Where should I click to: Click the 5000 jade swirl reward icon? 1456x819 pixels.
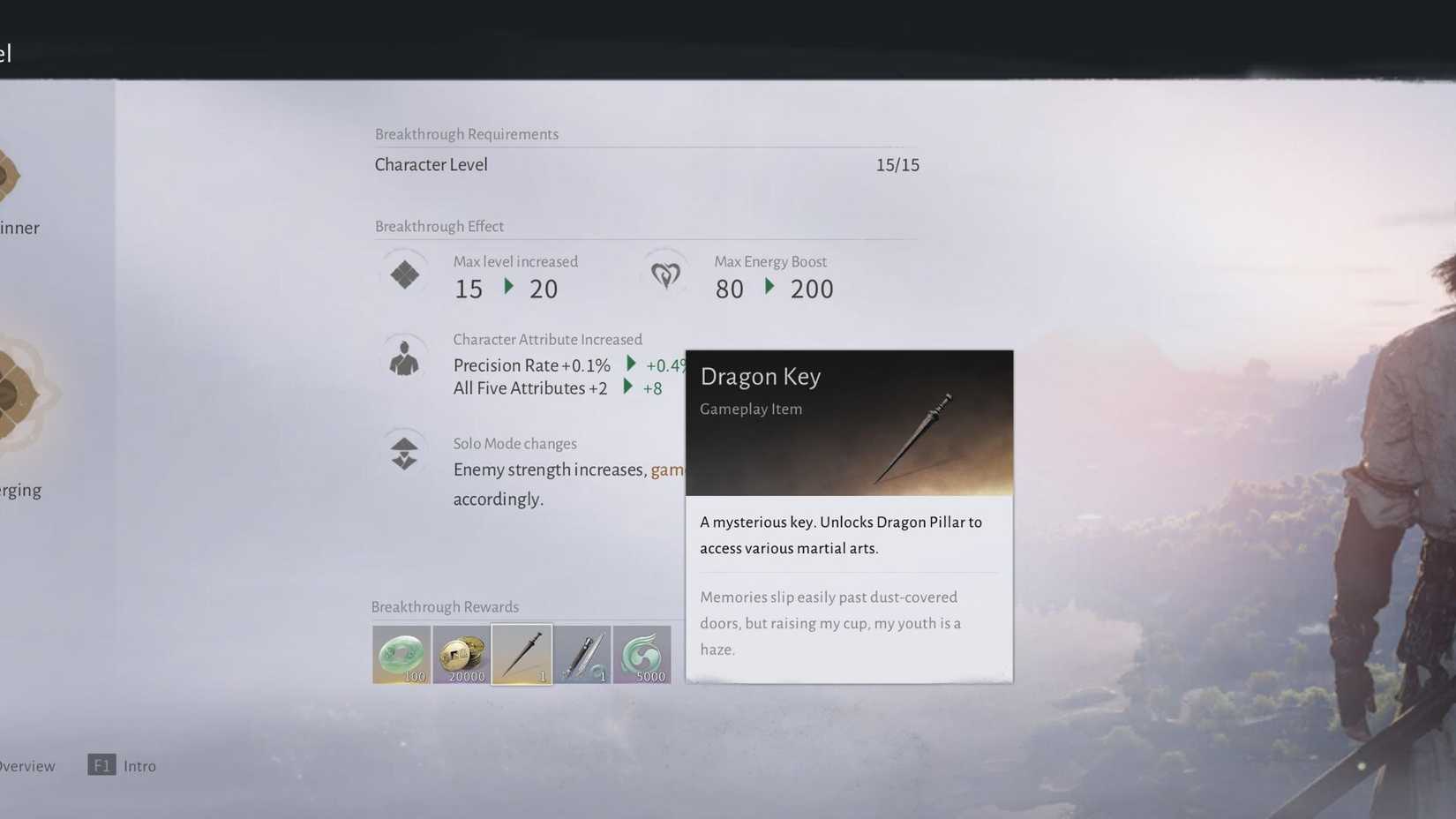(642, 654)
